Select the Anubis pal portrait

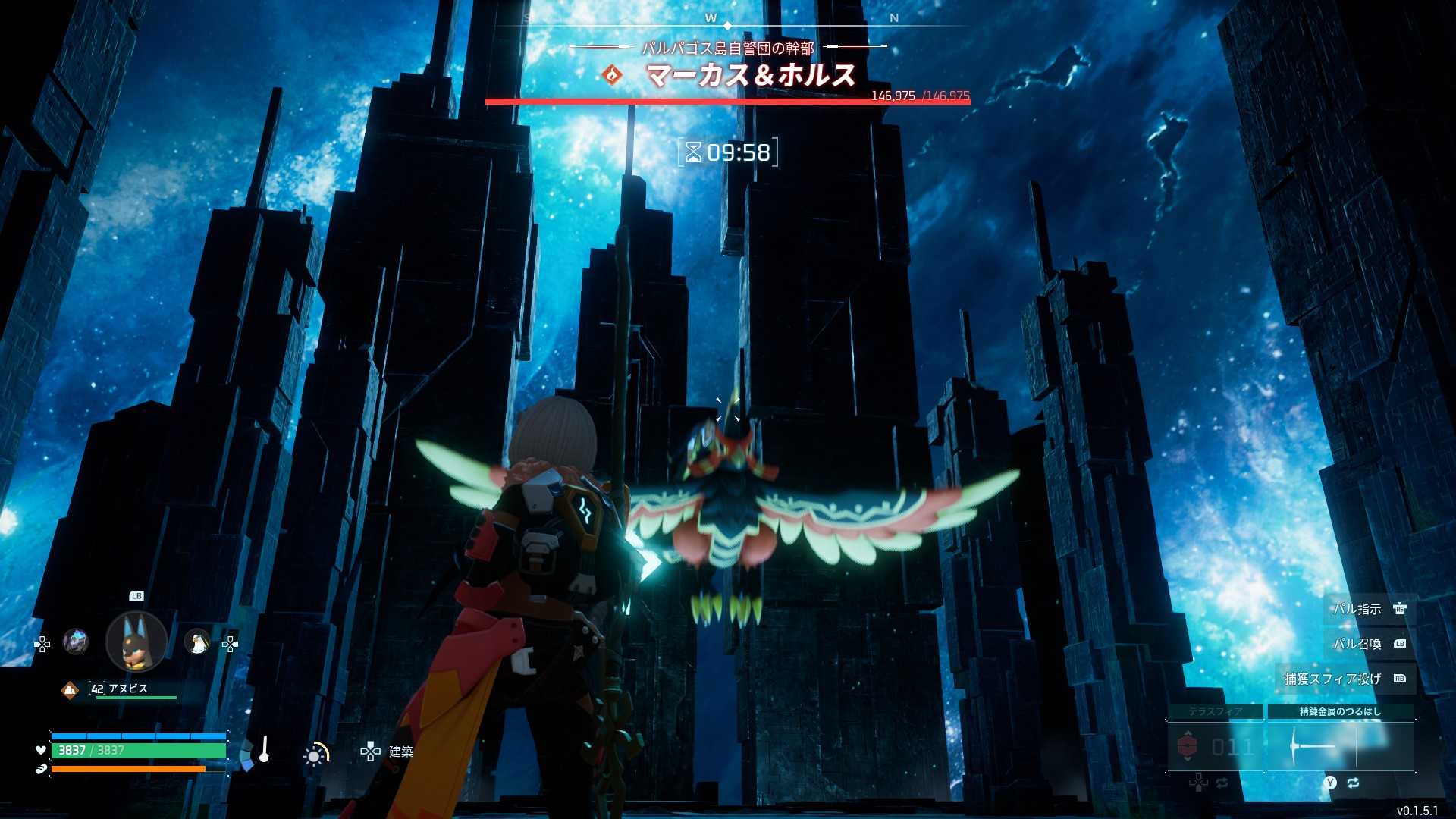point(136,642)
